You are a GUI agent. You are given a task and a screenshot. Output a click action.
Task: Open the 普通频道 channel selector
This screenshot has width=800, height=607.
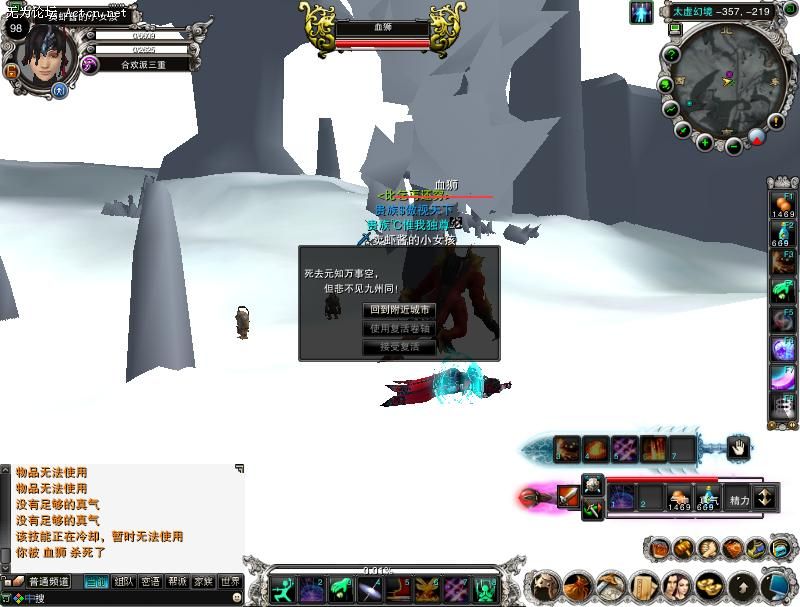[x=48, y=582]
